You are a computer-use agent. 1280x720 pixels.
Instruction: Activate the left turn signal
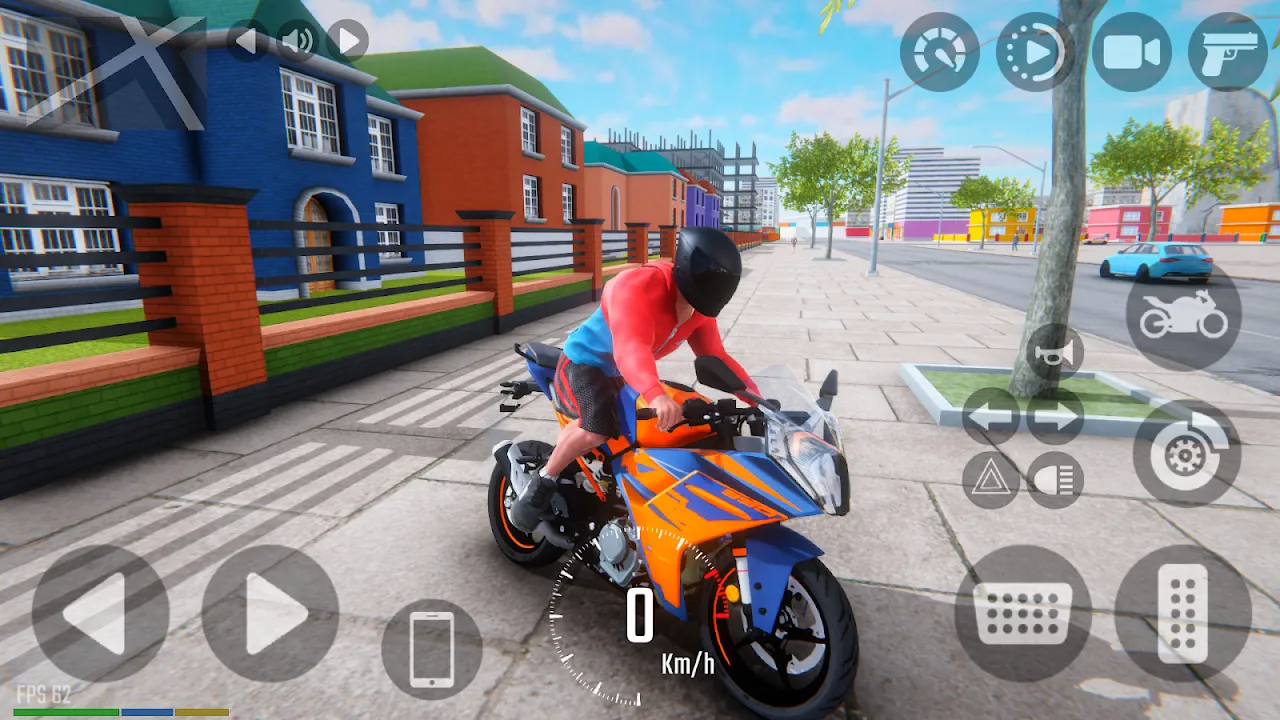coord(991,416)
